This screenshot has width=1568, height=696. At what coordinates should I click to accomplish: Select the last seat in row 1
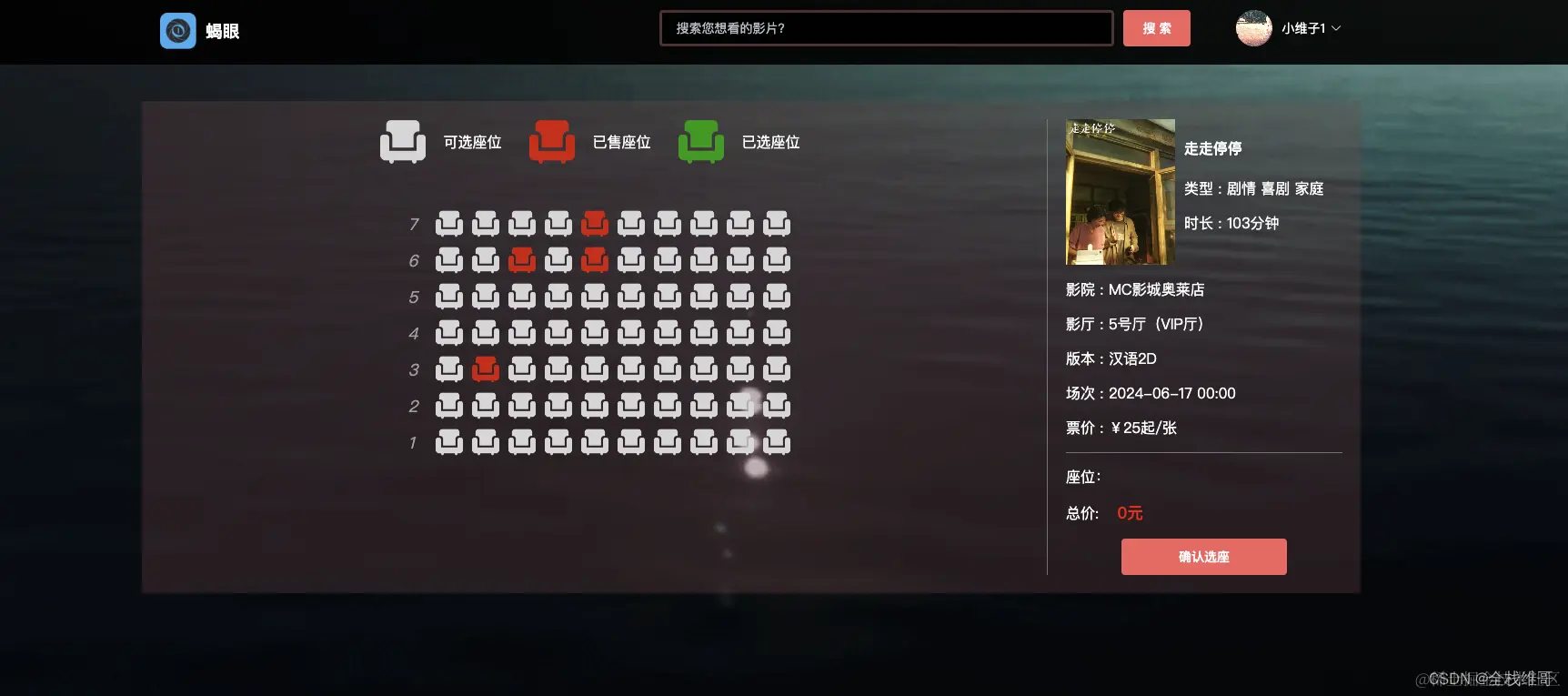pyautogui.click(x=777, y=442)
